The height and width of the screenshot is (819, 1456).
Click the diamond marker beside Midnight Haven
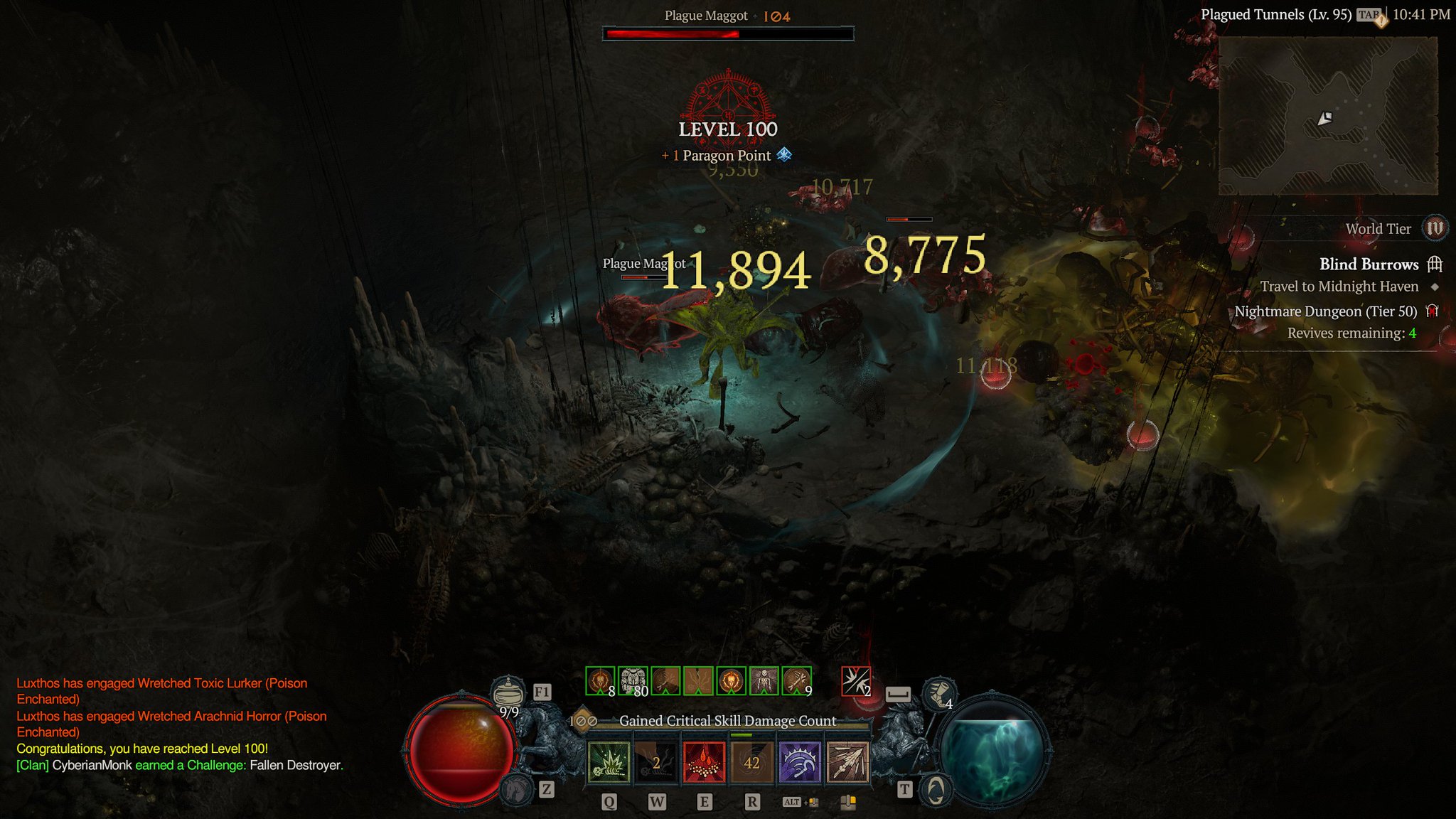pos(1435,287)
